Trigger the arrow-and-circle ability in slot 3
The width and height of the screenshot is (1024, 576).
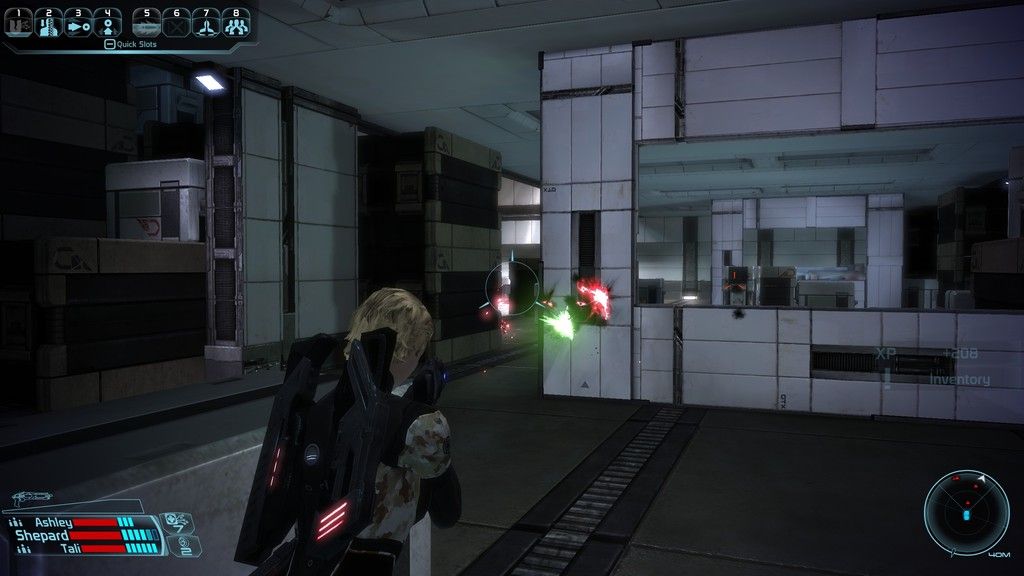coord(78,23)
